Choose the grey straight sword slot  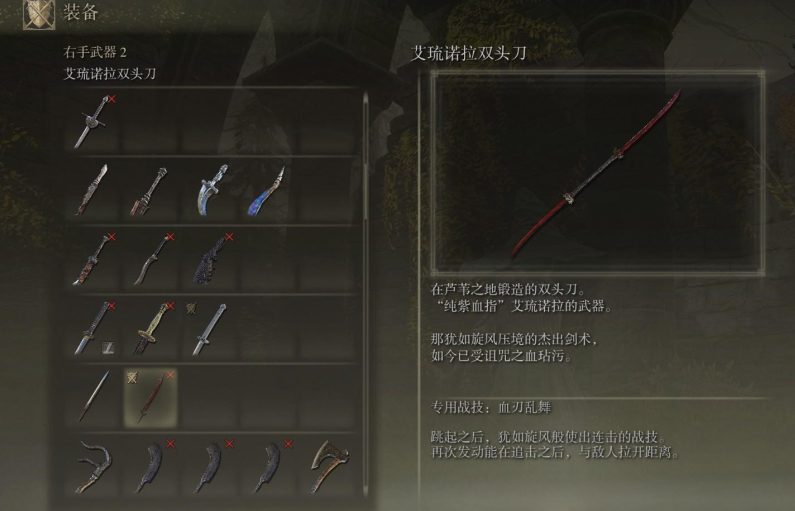pyautogui.click(x=210, y=326)
